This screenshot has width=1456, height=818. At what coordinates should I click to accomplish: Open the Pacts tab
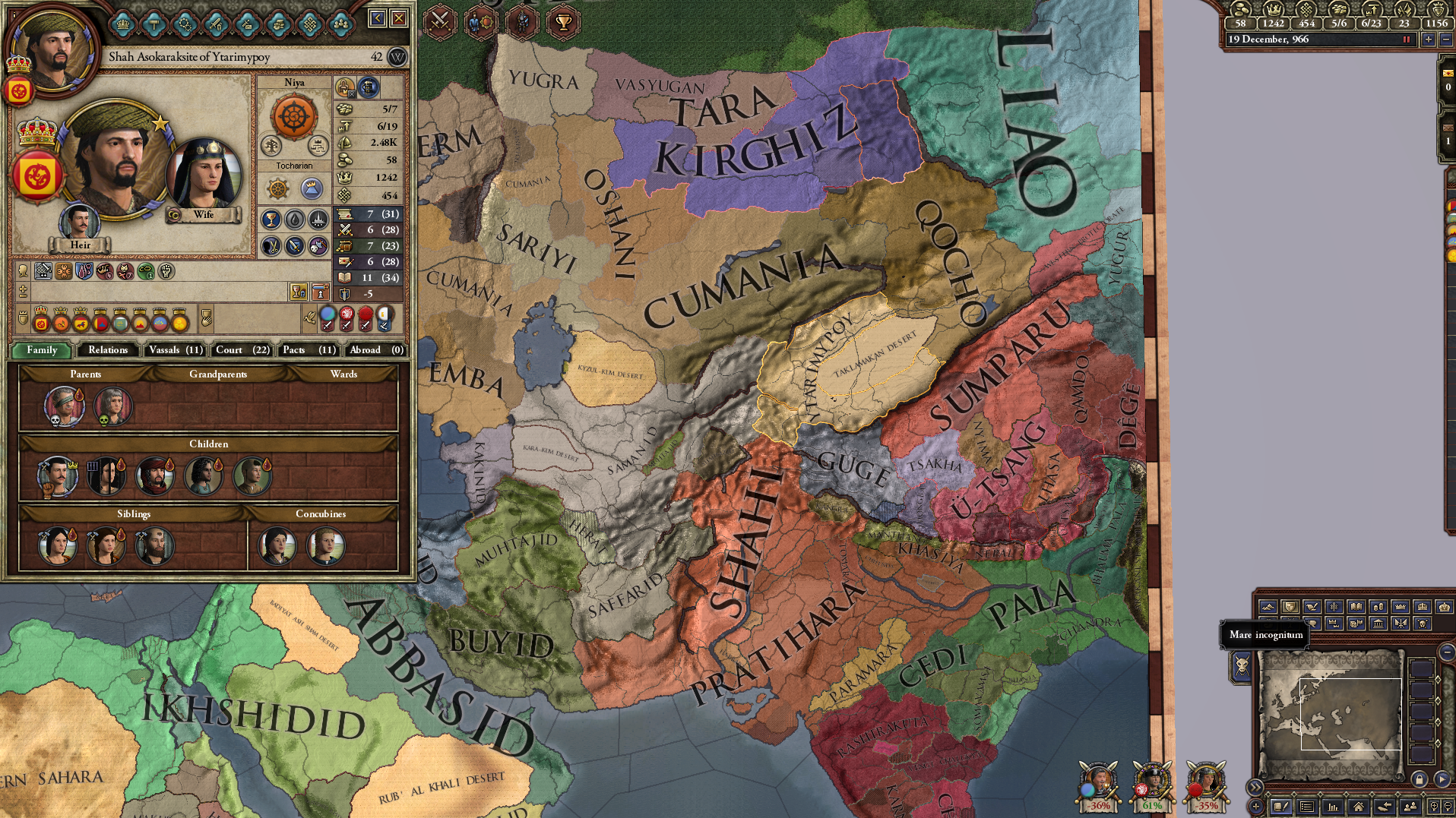pos(308,350)
